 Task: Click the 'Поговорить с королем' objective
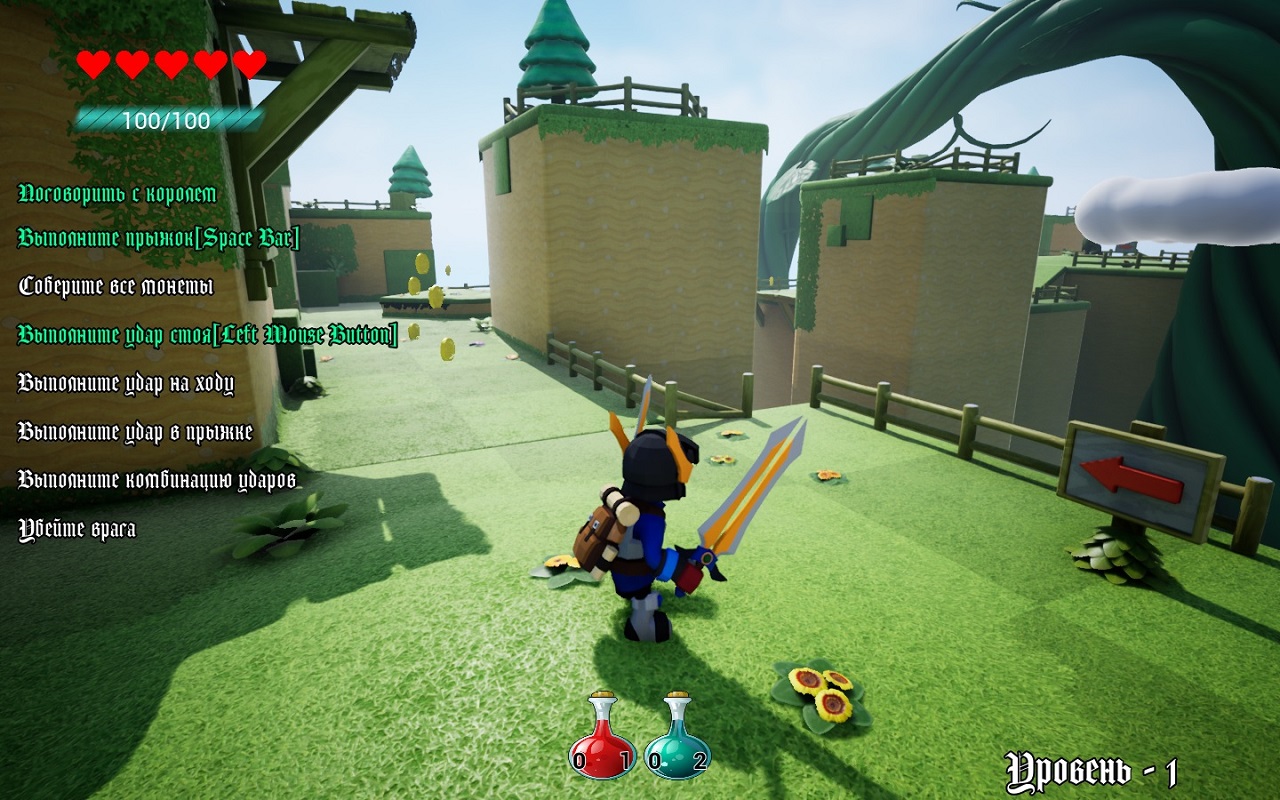click(118, 193)
